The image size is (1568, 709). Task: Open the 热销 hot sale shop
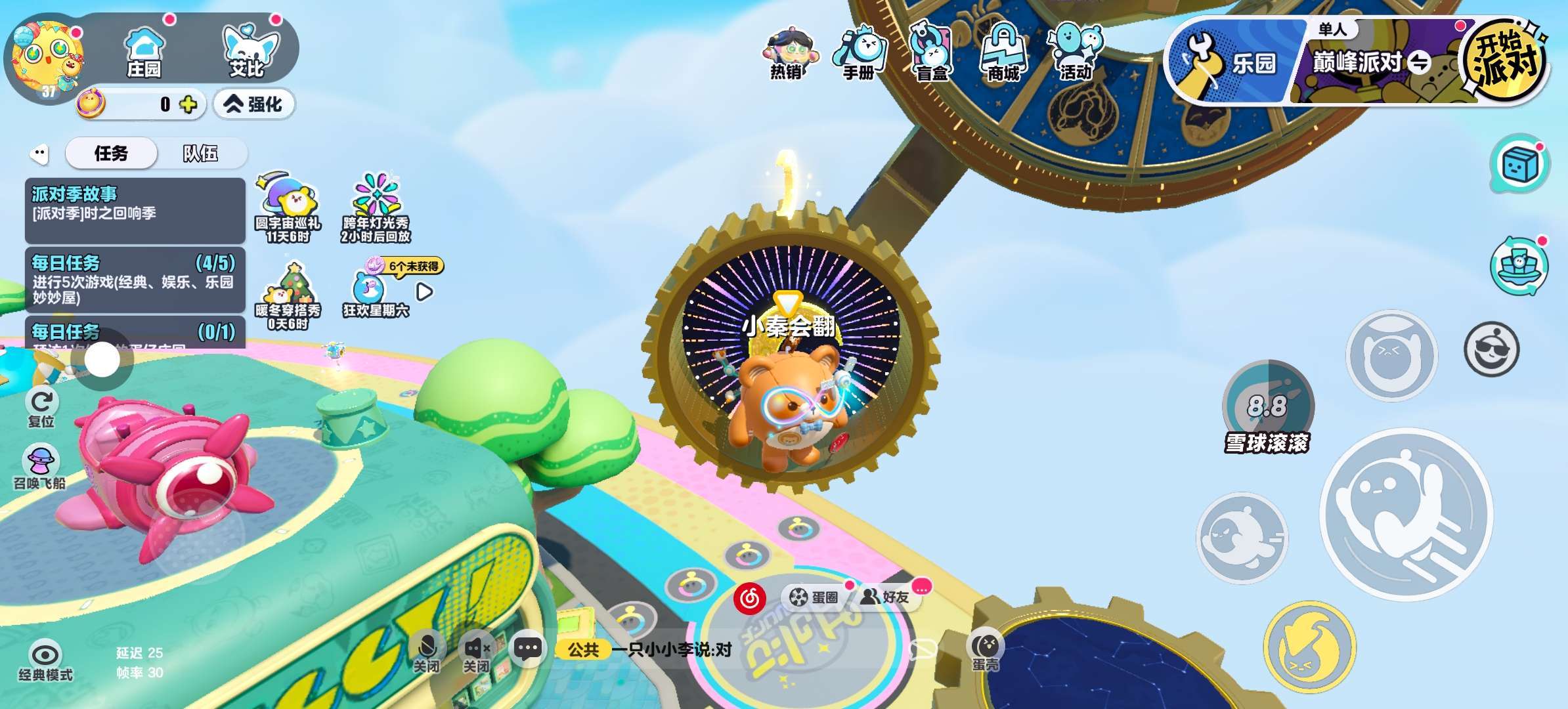(787, 54)
